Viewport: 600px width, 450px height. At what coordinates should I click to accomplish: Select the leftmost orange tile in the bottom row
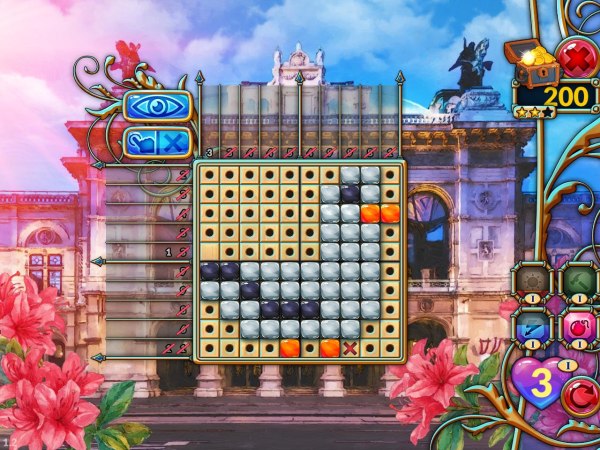click(289, 348)
